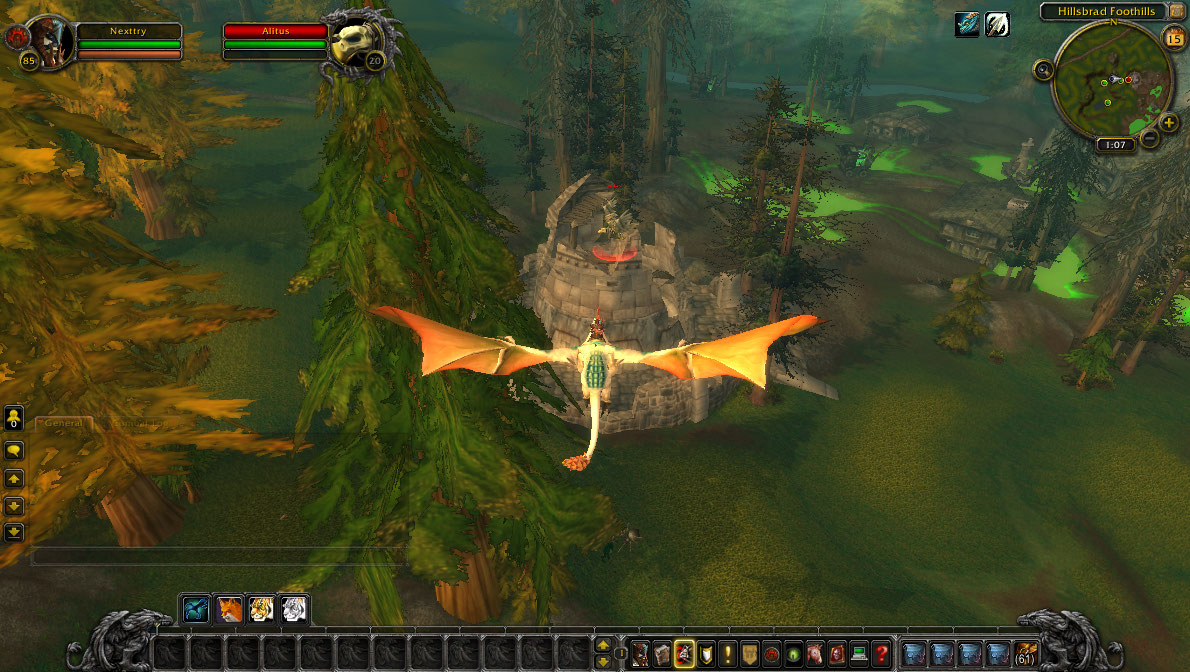The height and width of the screenshot is (672, 1190).
Task: Open the calendar button showing 15
Action: coord(1174,39)
